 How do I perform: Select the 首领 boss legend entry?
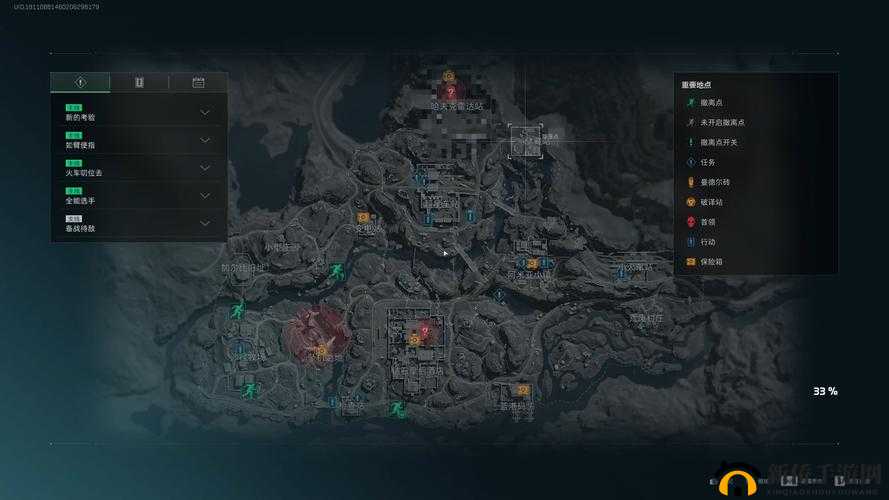(x=706, y=222)
